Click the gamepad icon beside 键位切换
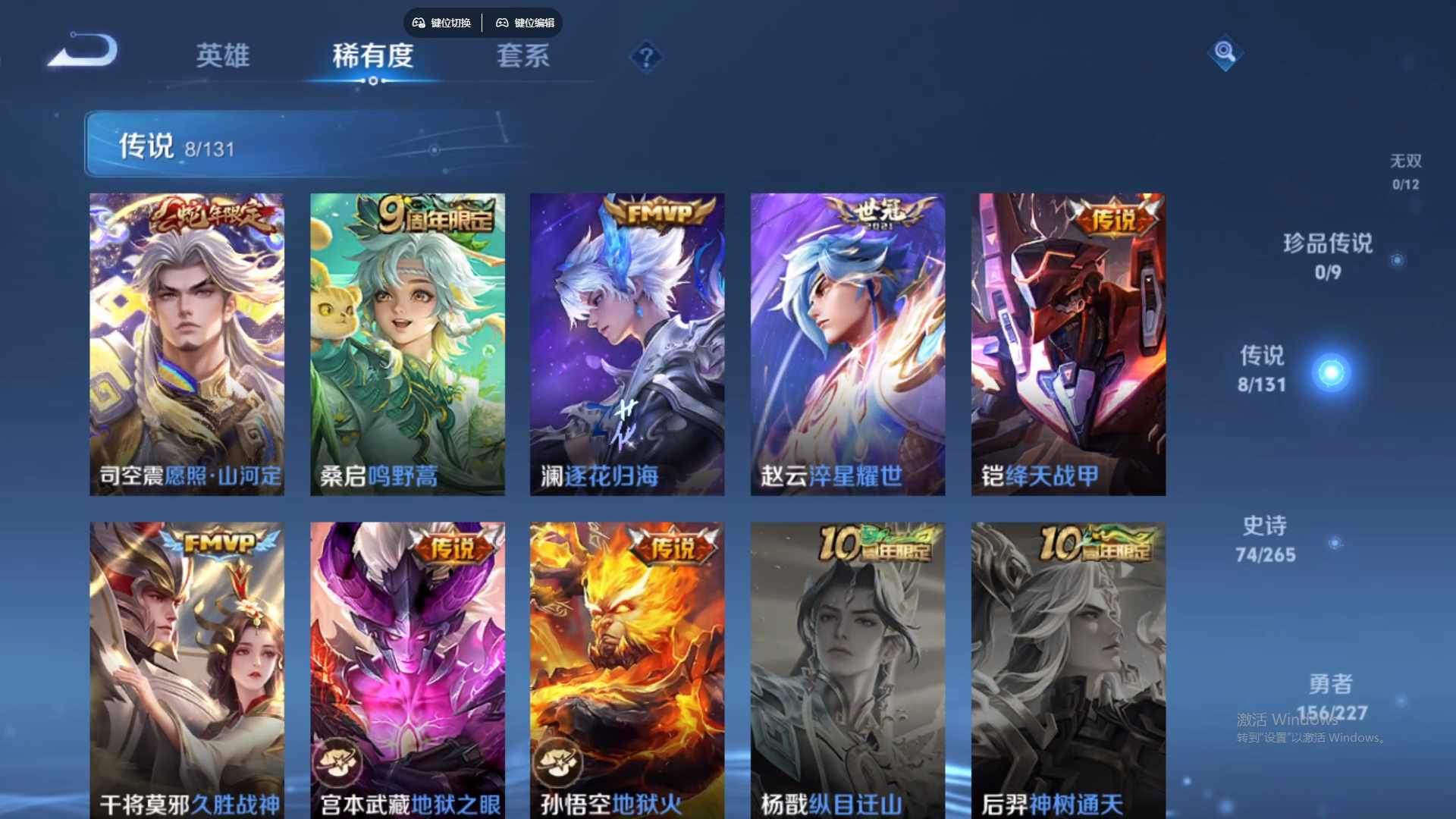 (x=418, y=23)
